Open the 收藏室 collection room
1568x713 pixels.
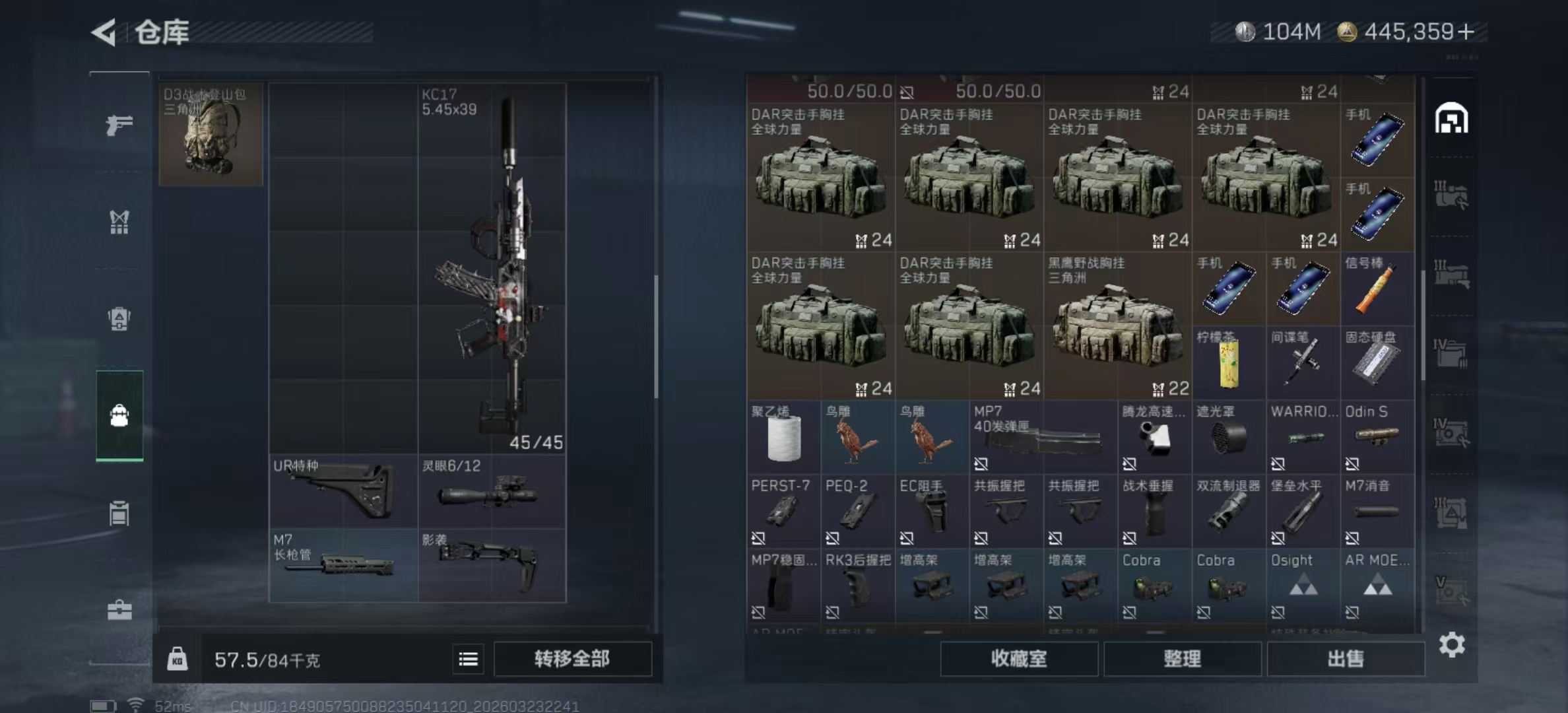(1018, 659)
